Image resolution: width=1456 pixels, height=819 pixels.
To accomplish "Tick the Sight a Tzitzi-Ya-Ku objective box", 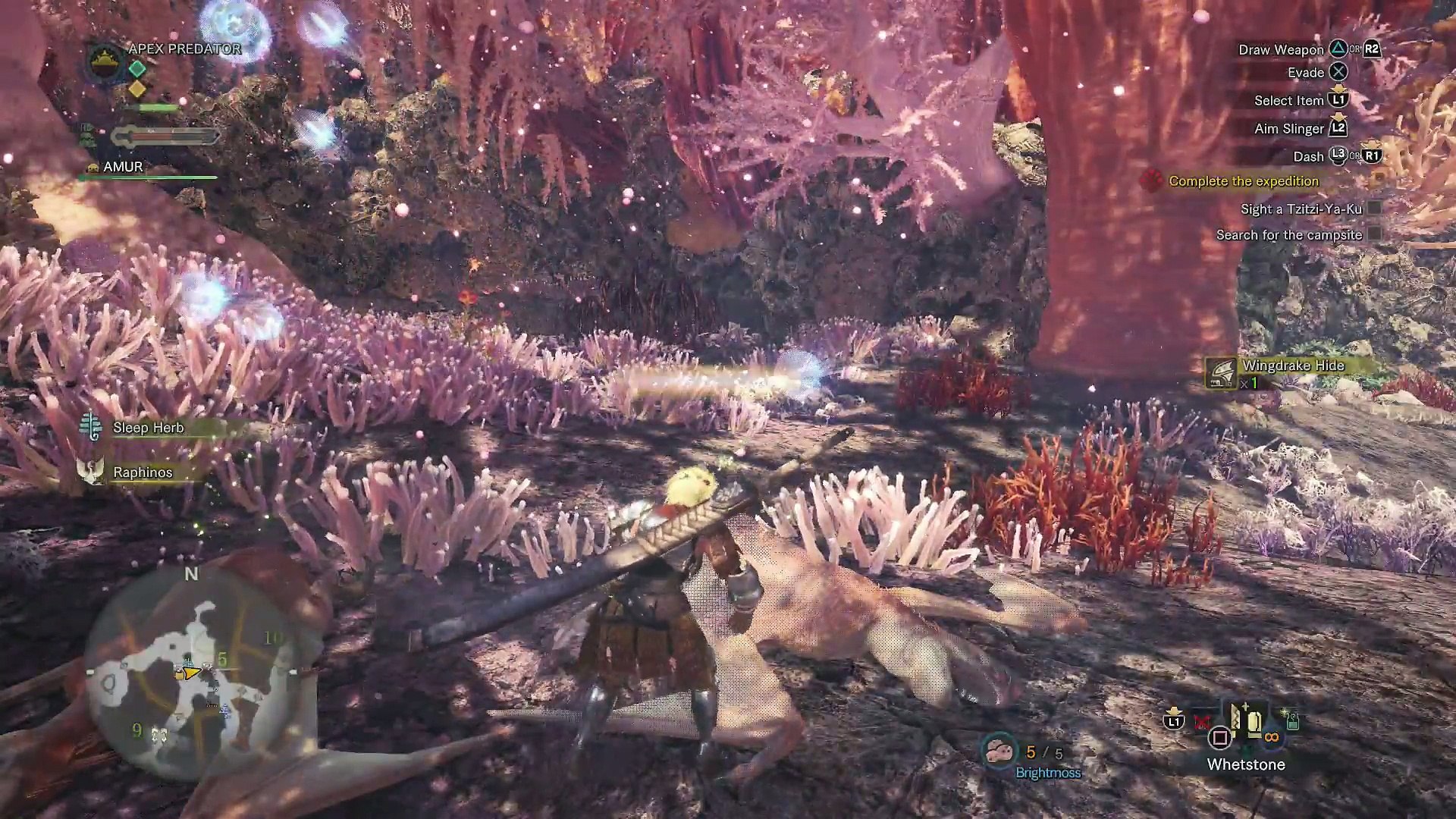I will (1374, 209).
